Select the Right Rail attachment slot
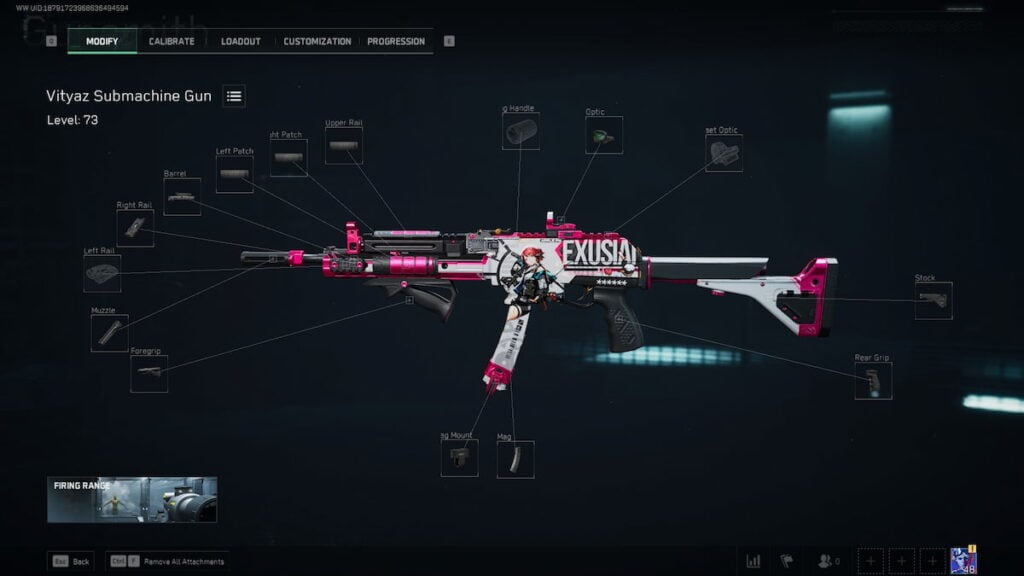The width and height of the screenshot is (1024, 576). [135, 228]
